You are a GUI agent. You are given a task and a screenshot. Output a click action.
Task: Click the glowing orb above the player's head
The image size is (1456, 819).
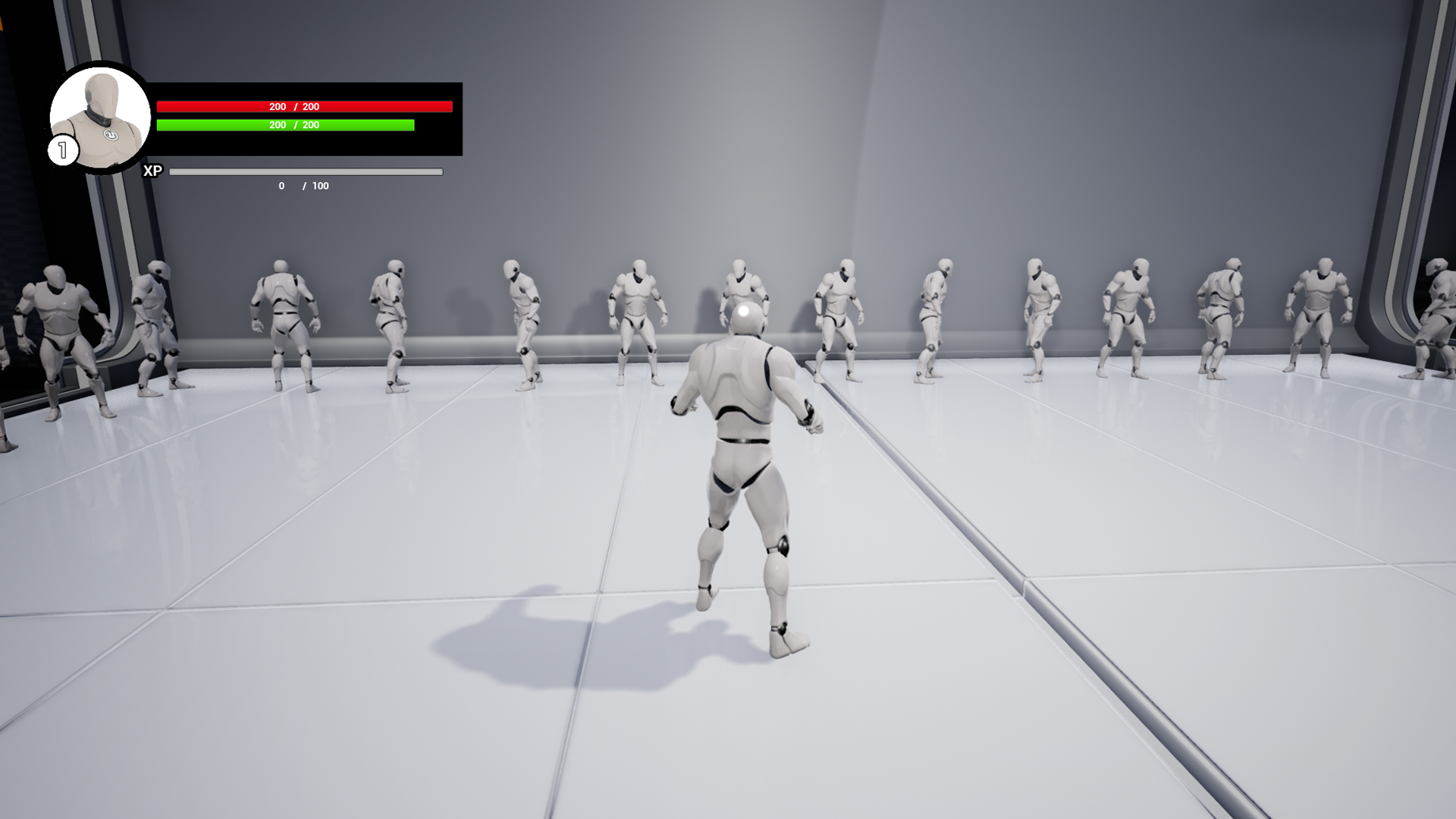point(743,311)
